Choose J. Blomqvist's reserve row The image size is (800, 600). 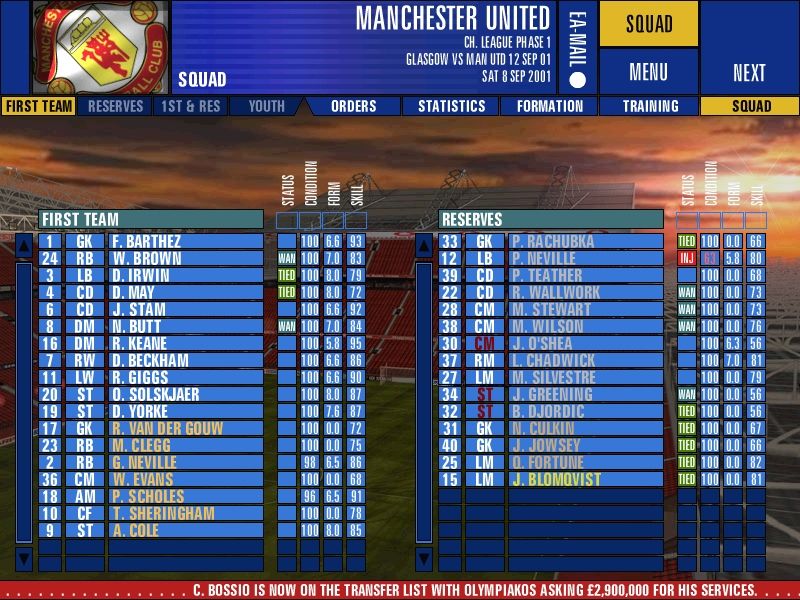point(585,479)
